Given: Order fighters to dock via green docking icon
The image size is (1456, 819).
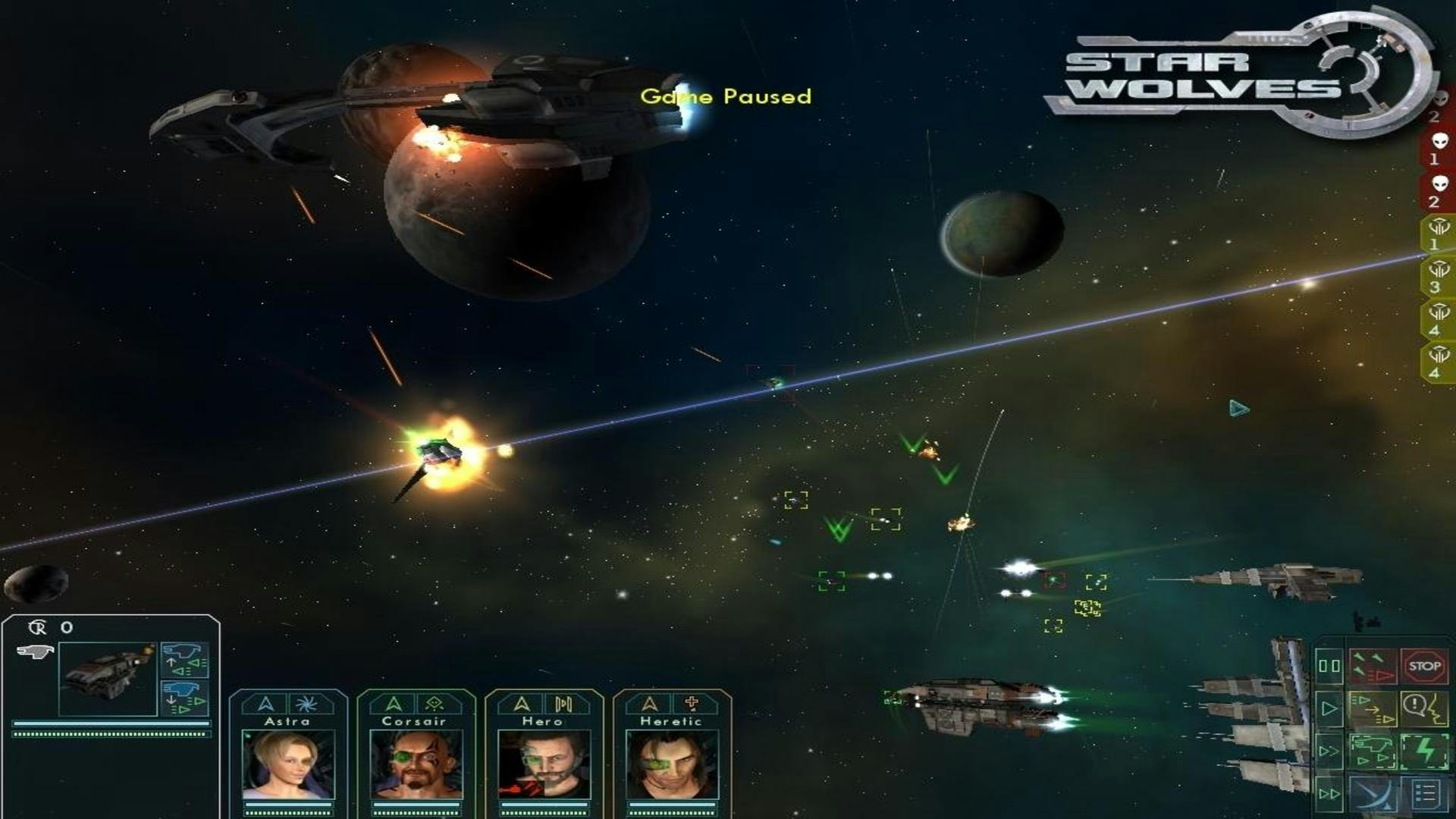Looking at the screenshot, I should 1373,752.
